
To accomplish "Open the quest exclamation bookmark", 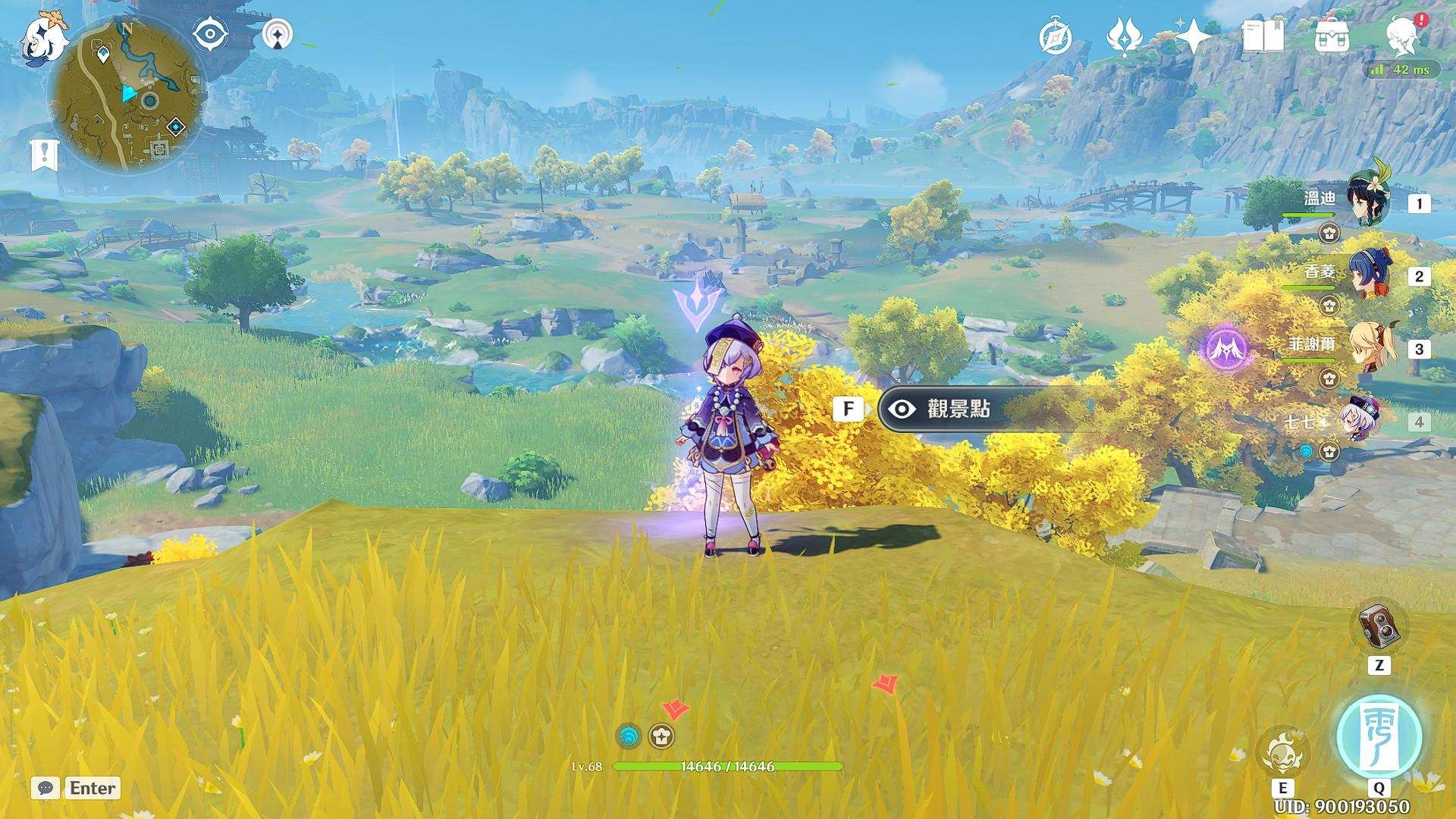I will [45, 155].
